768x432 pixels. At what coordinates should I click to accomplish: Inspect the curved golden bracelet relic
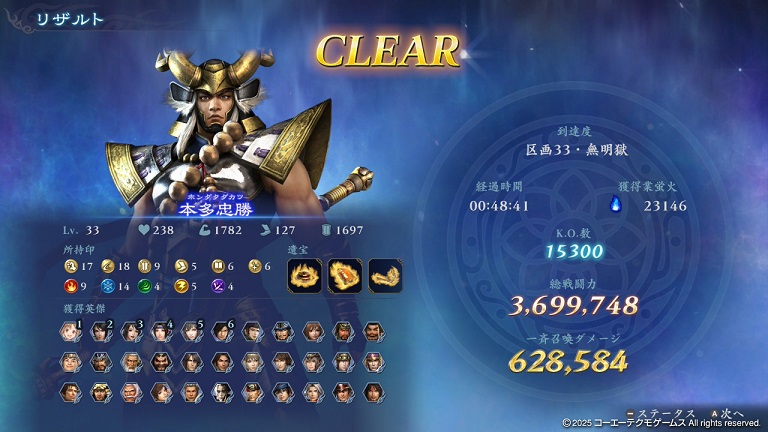[385, 276]
